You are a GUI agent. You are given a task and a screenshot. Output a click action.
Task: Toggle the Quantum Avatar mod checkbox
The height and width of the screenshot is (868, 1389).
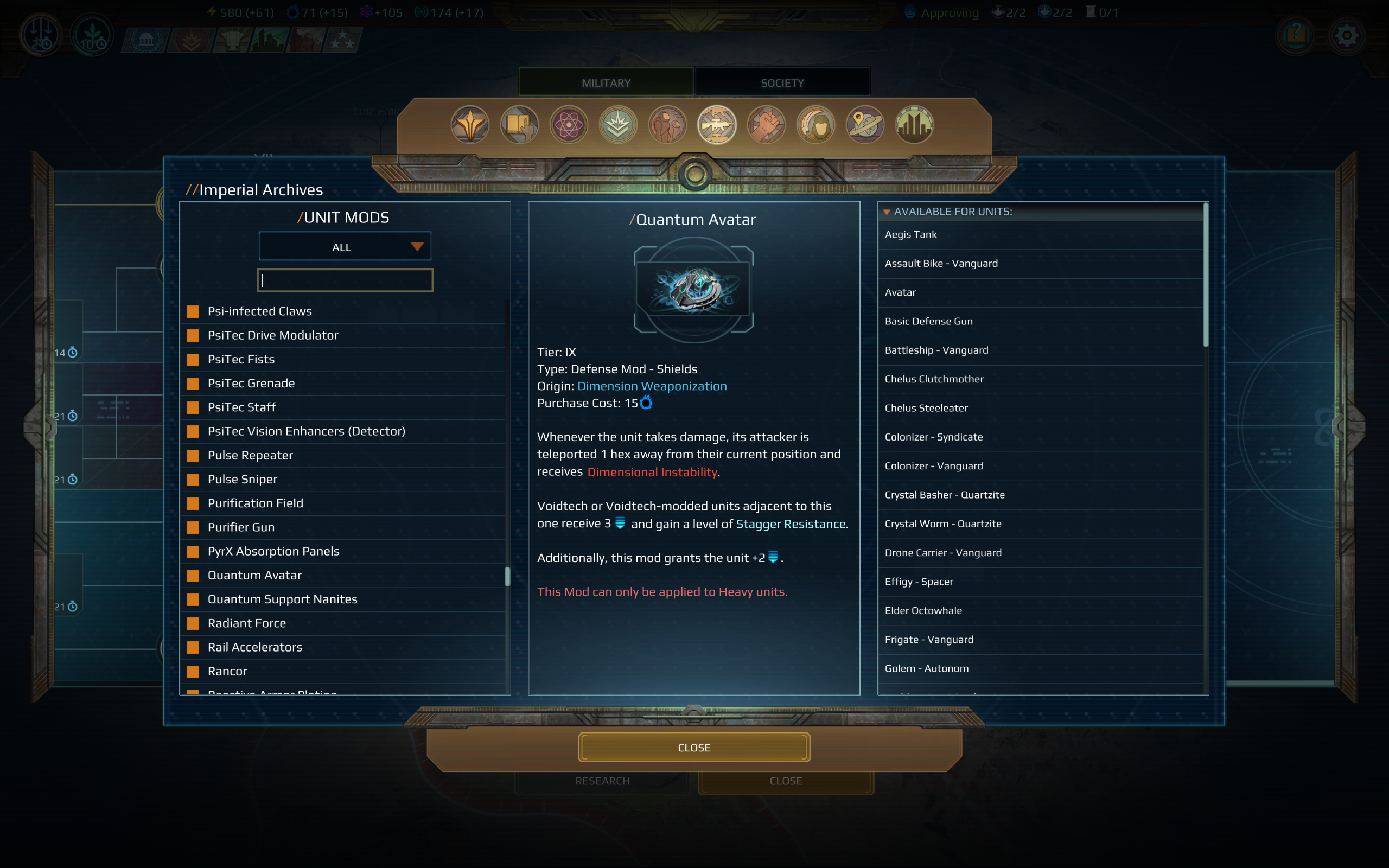pos(193,575)
